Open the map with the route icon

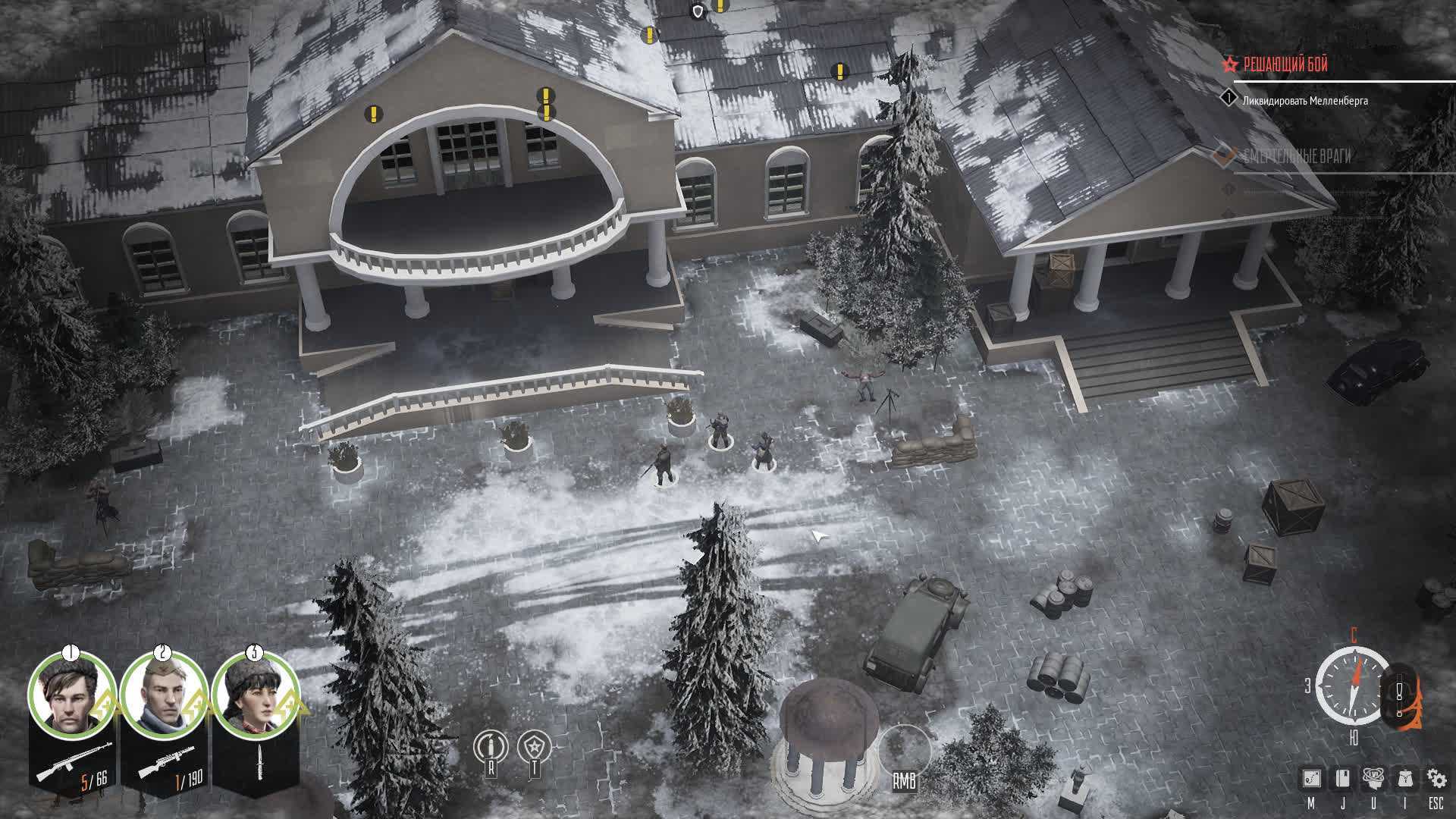(1311, 778)
